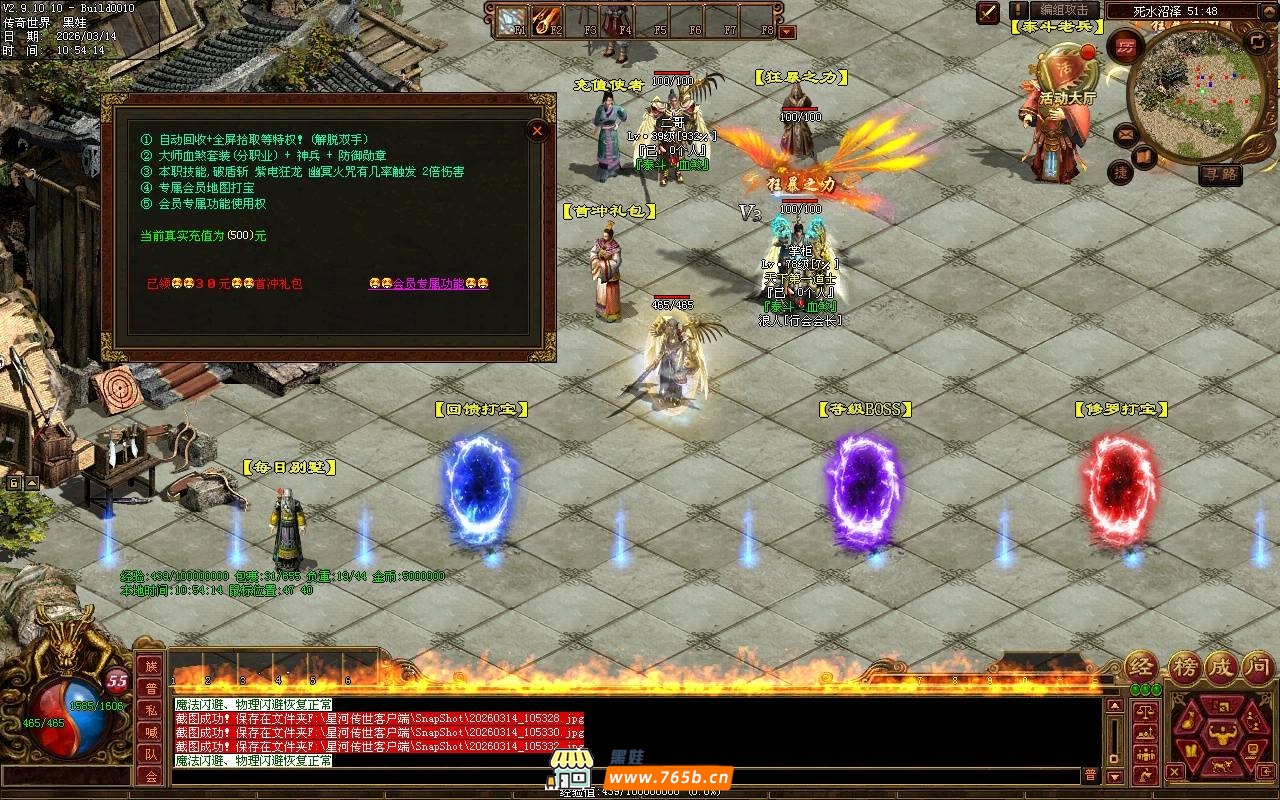Click the 寻路 pathfinding button

[1220, 174]
